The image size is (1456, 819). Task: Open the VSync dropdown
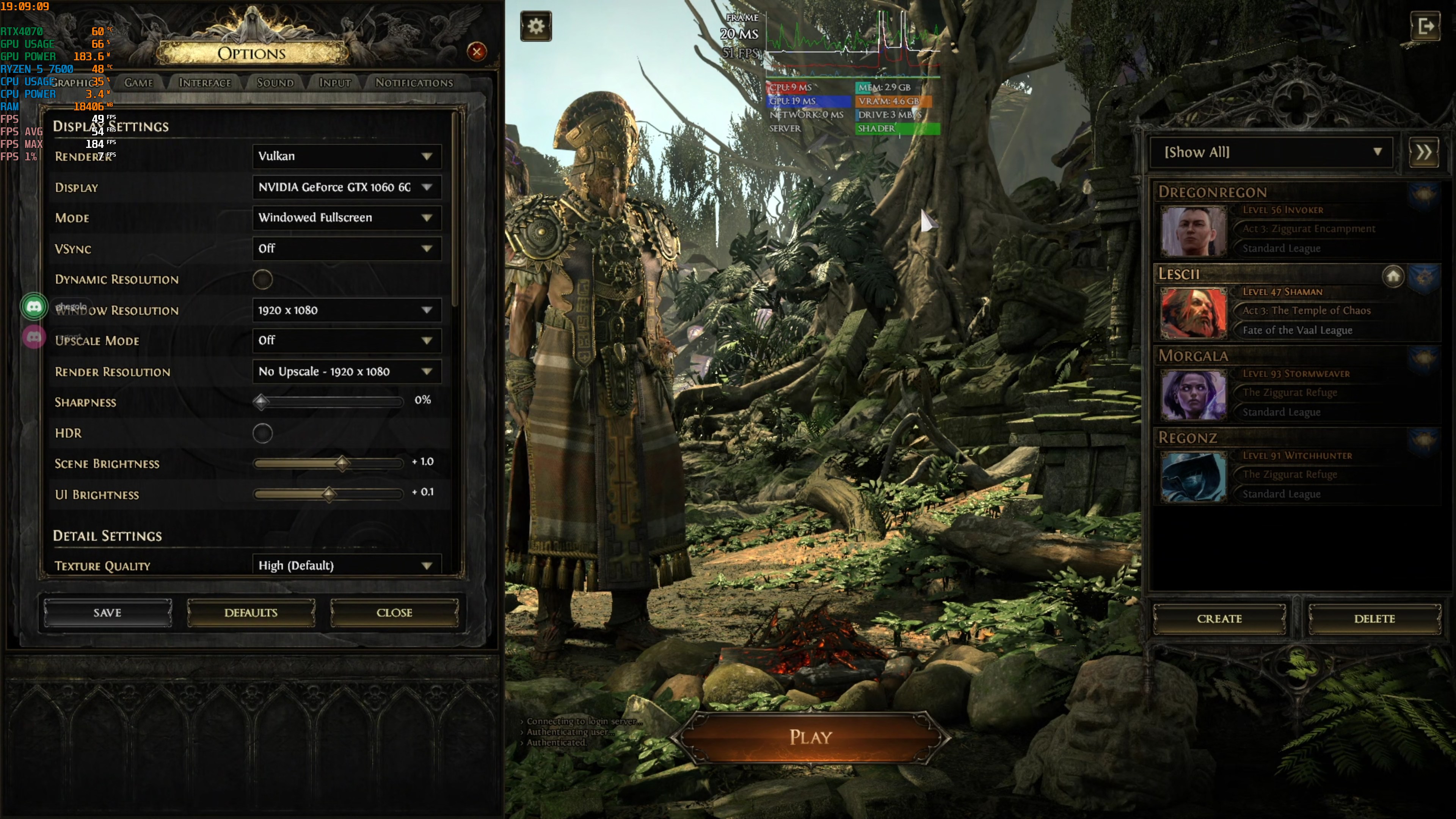346,249
